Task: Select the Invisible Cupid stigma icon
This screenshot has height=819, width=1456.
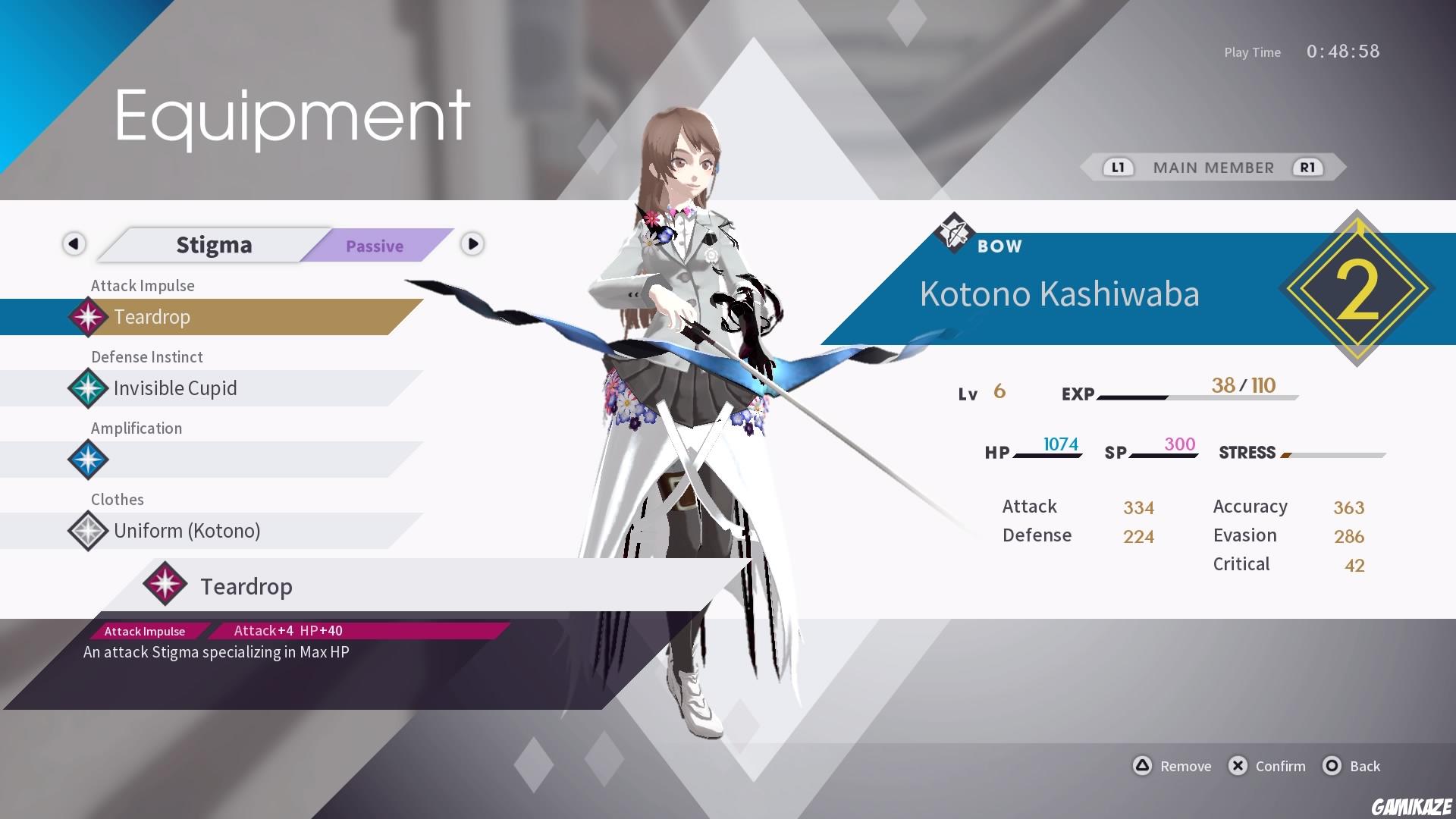Action: pyautogui.click(x=87, y=388)
